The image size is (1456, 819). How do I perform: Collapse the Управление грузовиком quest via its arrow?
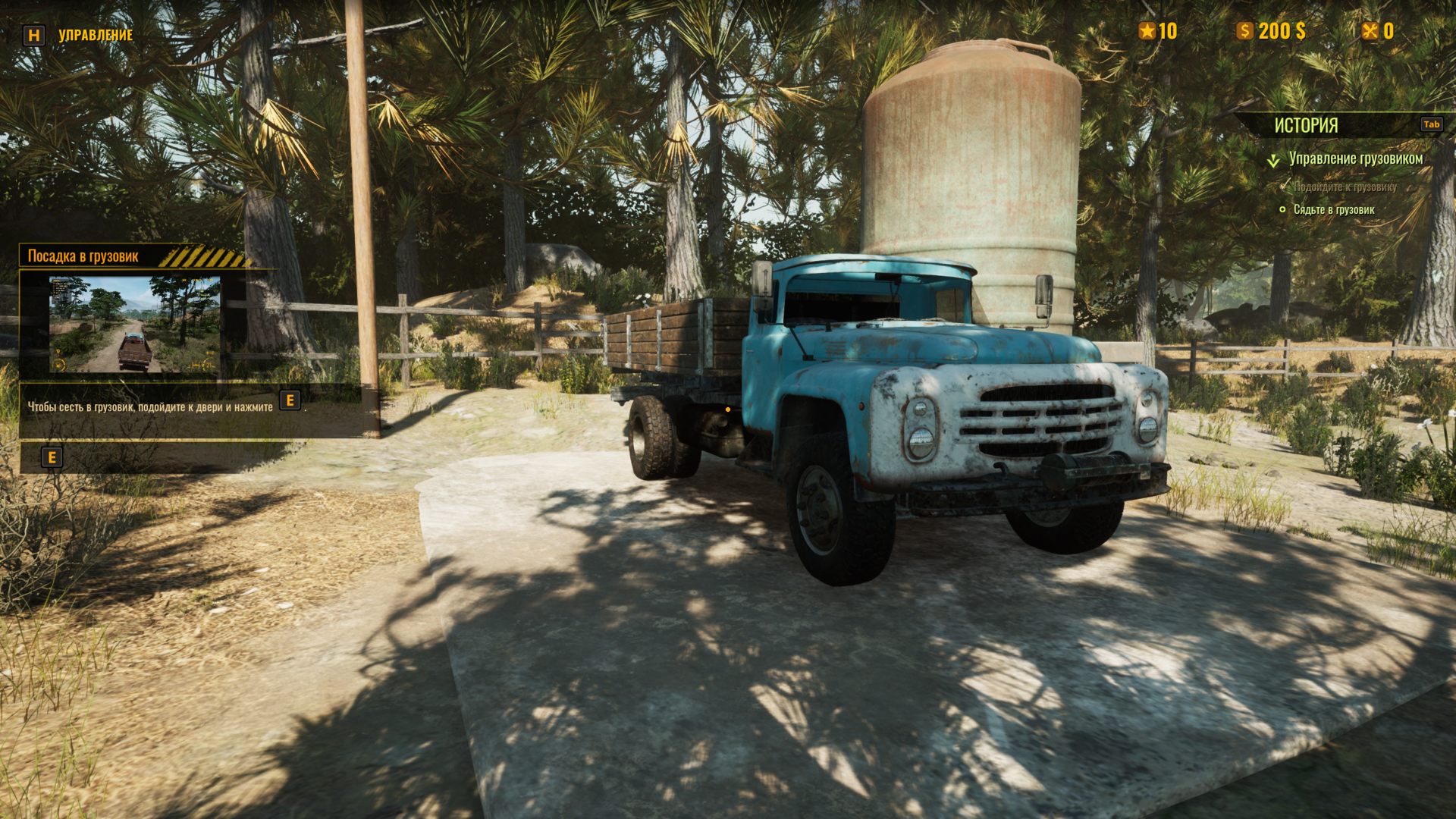coord(1273,161)
